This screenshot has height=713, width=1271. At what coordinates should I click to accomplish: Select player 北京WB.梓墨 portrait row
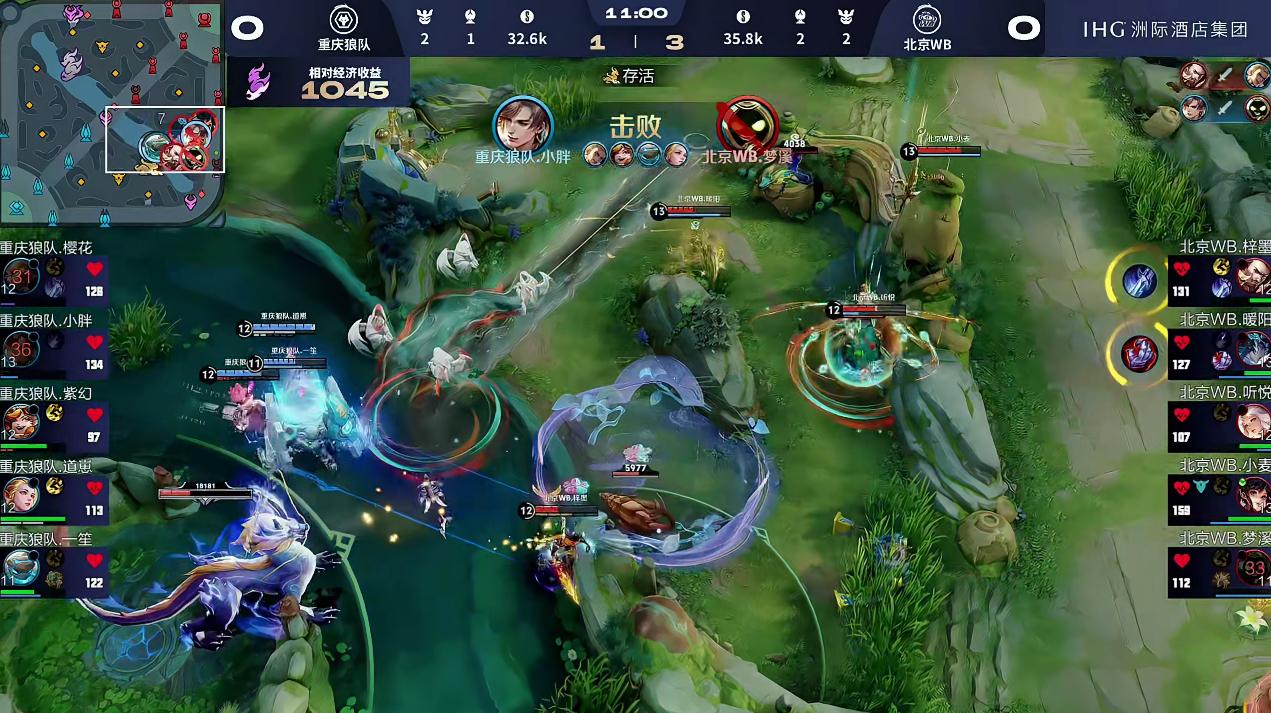point(1219,277)
